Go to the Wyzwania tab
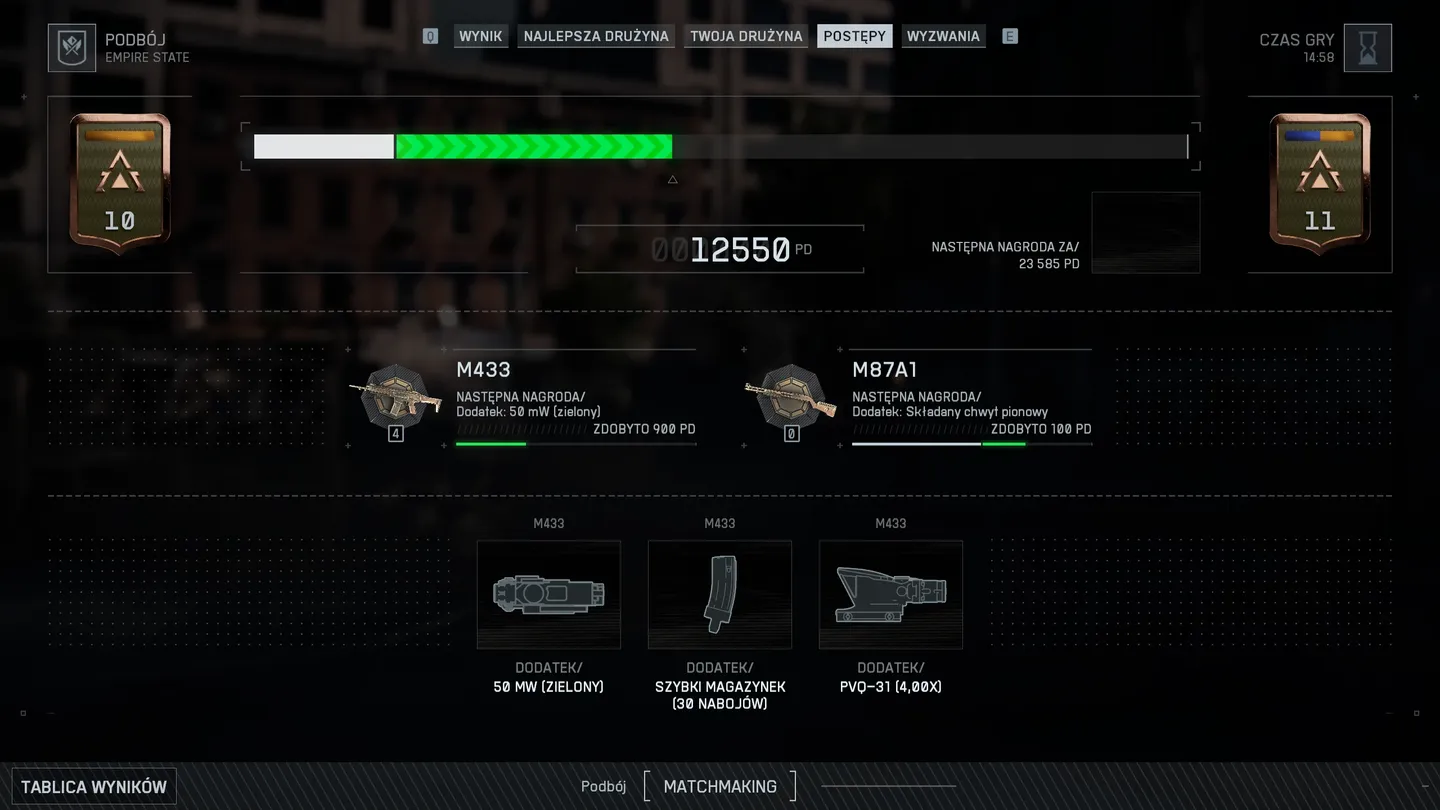Viewport: 1440px width, 810px height. (x=943, y=36)
